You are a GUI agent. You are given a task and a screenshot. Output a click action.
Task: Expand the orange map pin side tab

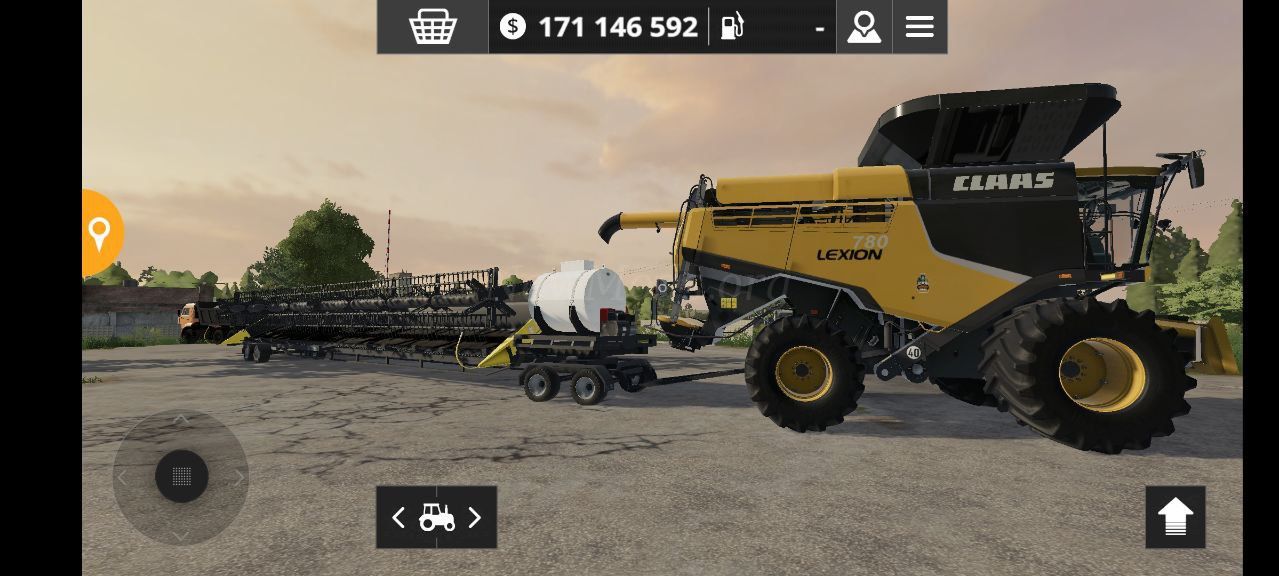point(100,233)
